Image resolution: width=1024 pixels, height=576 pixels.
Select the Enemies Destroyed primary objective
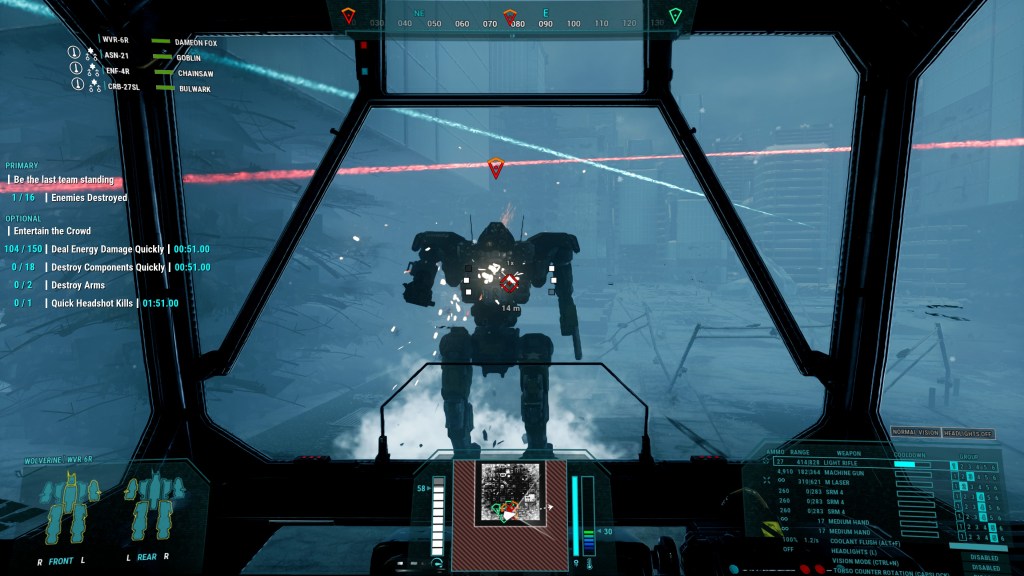pyautogui.click(x=90, y=198)
